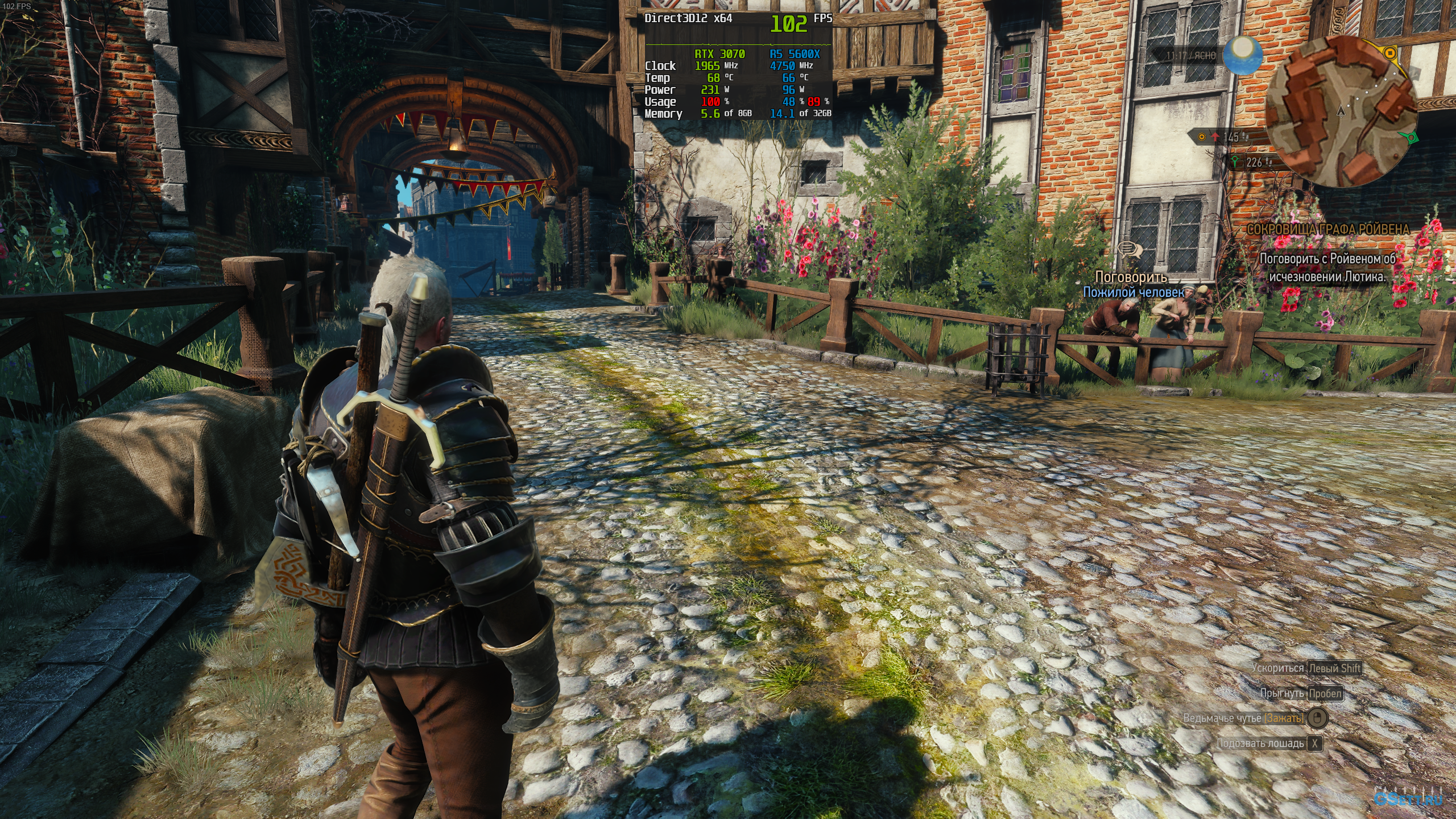Click the quest objective about Лютик's disappearance
Image resolution: width=1456 pixels, height=819 pixels.
pos(1327,267)
